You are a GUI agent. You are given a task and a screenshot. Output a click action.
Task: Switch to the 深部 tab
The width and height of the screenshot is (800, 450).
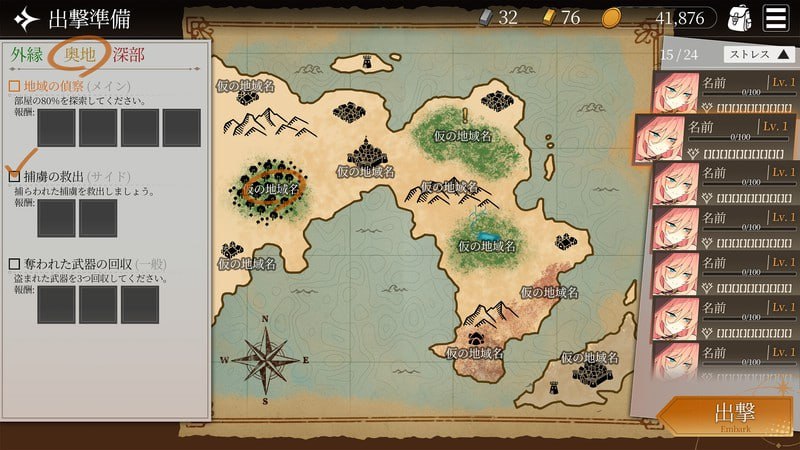coord(128,55)
